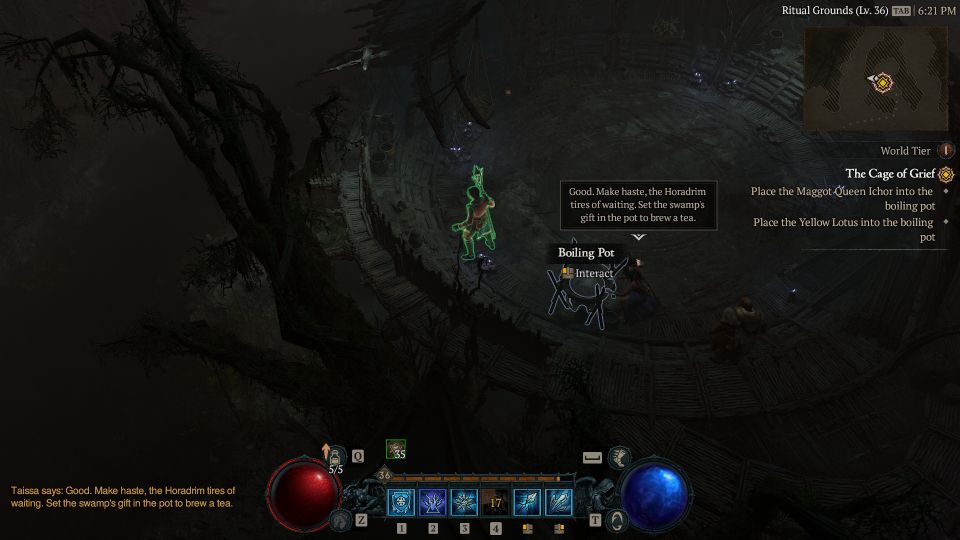Interact with the Boiling Pot prompt
Screen dimensions: 960x540
[588, 273]
